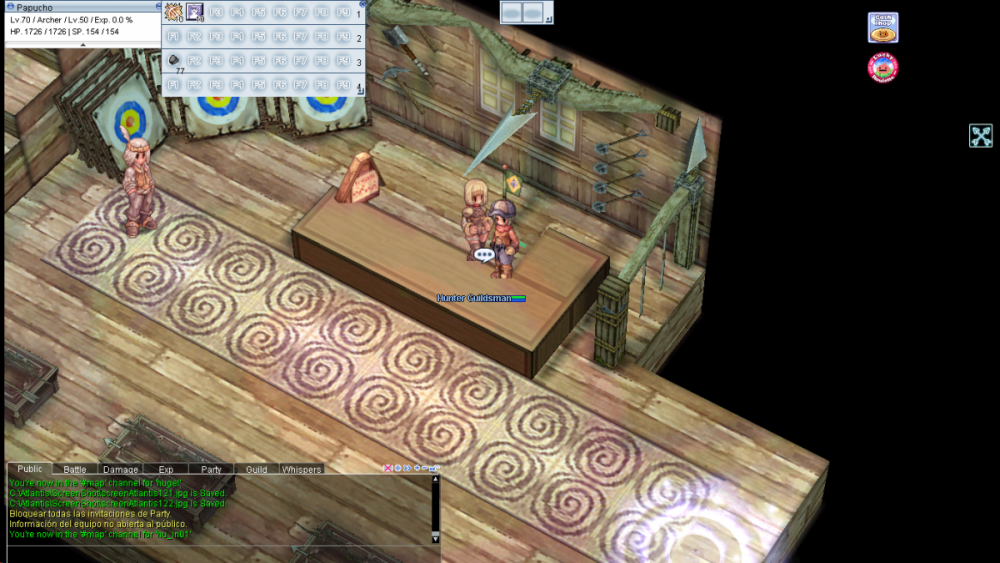Collapse the Papucho status window arrow

82,44
